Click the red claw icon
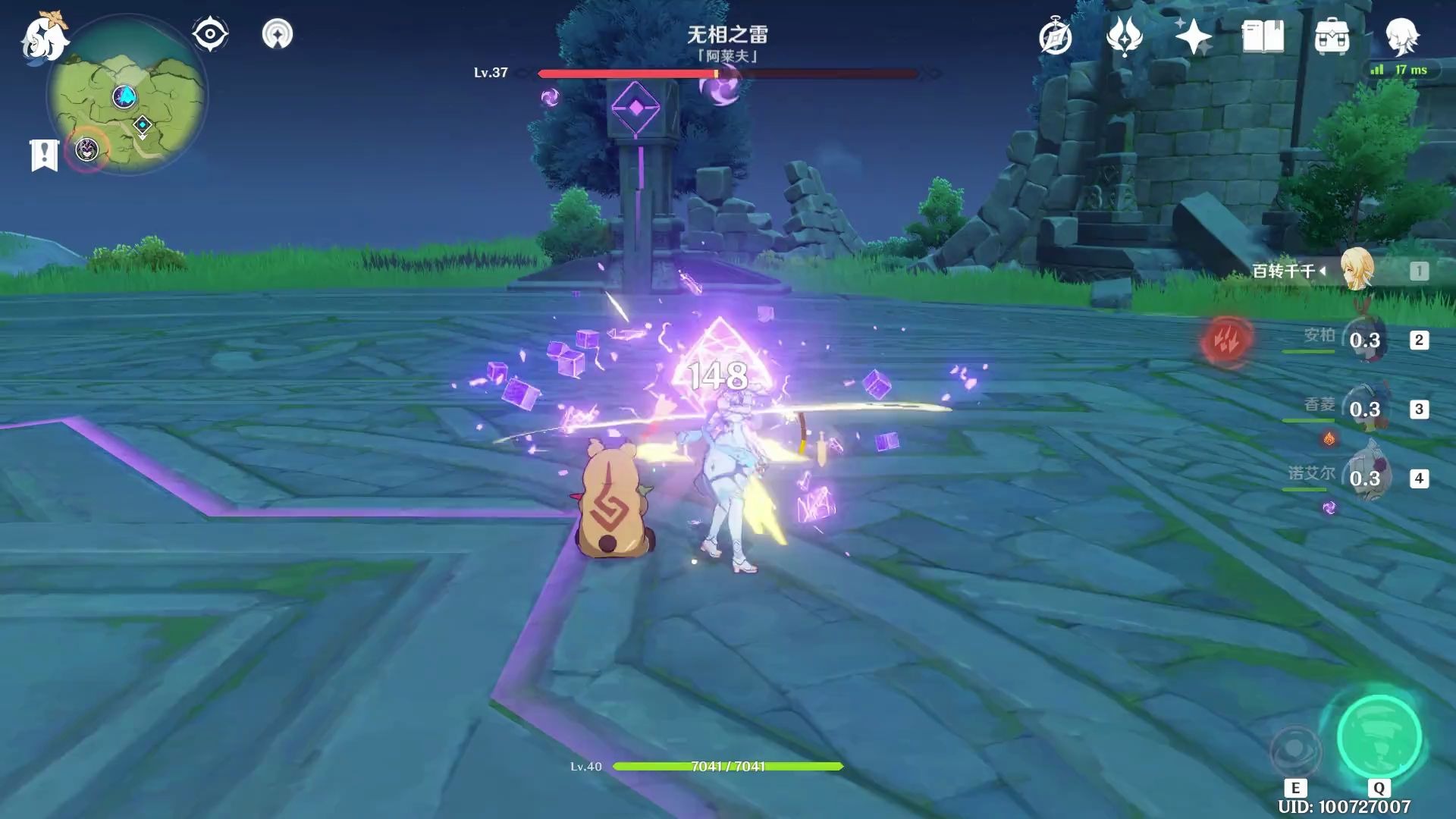This screenshot has height=819, width=1456. (x=1226, y=340)
